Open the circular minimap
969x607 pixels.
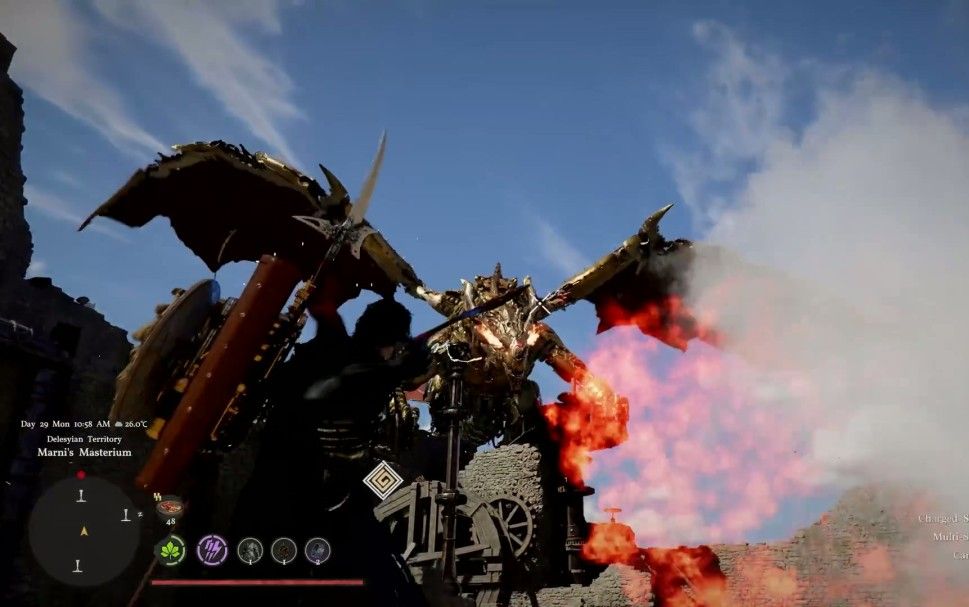(83, 530)
